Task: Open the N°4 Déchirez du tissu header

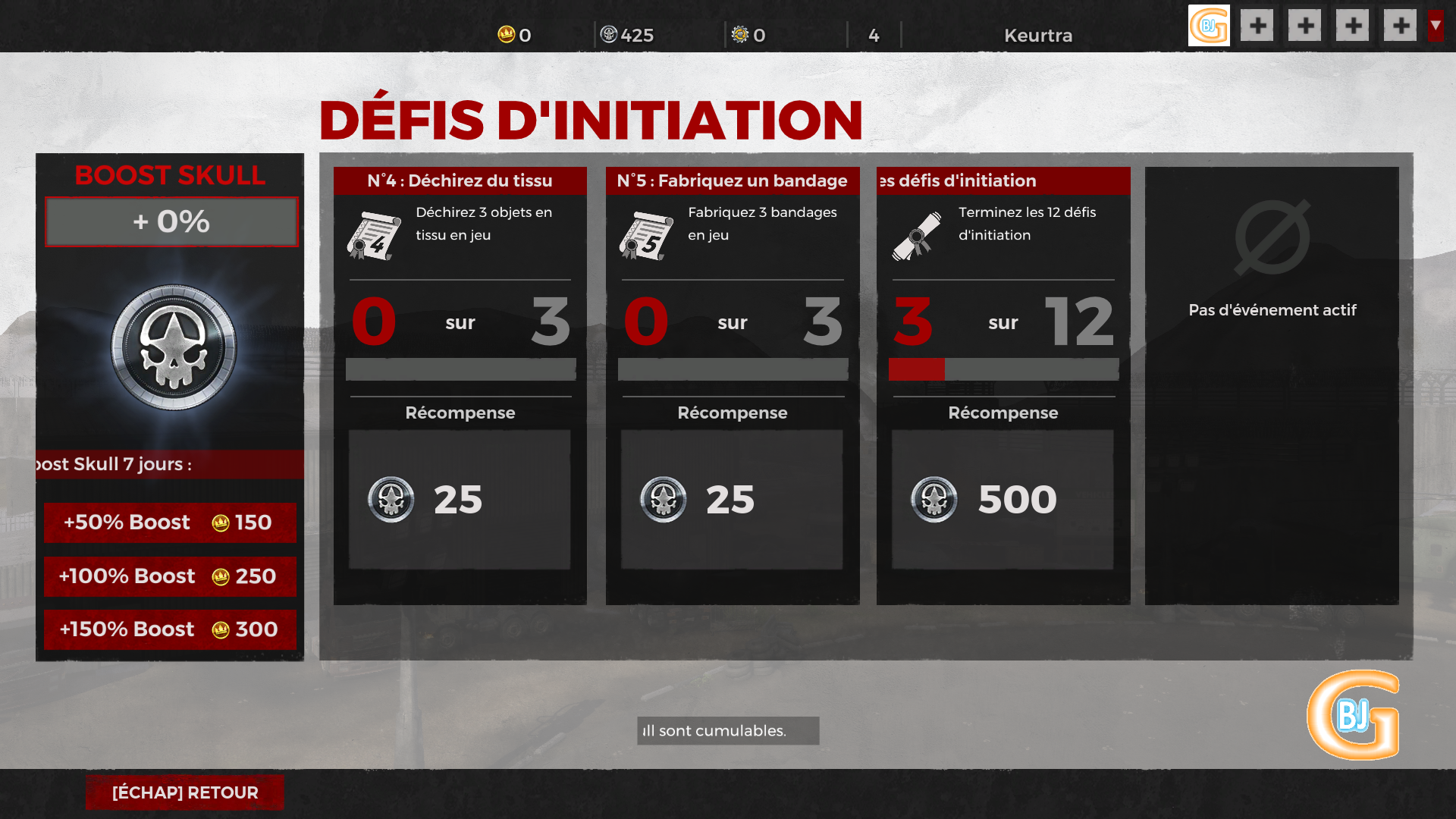Action: click(x=460, y=180)
